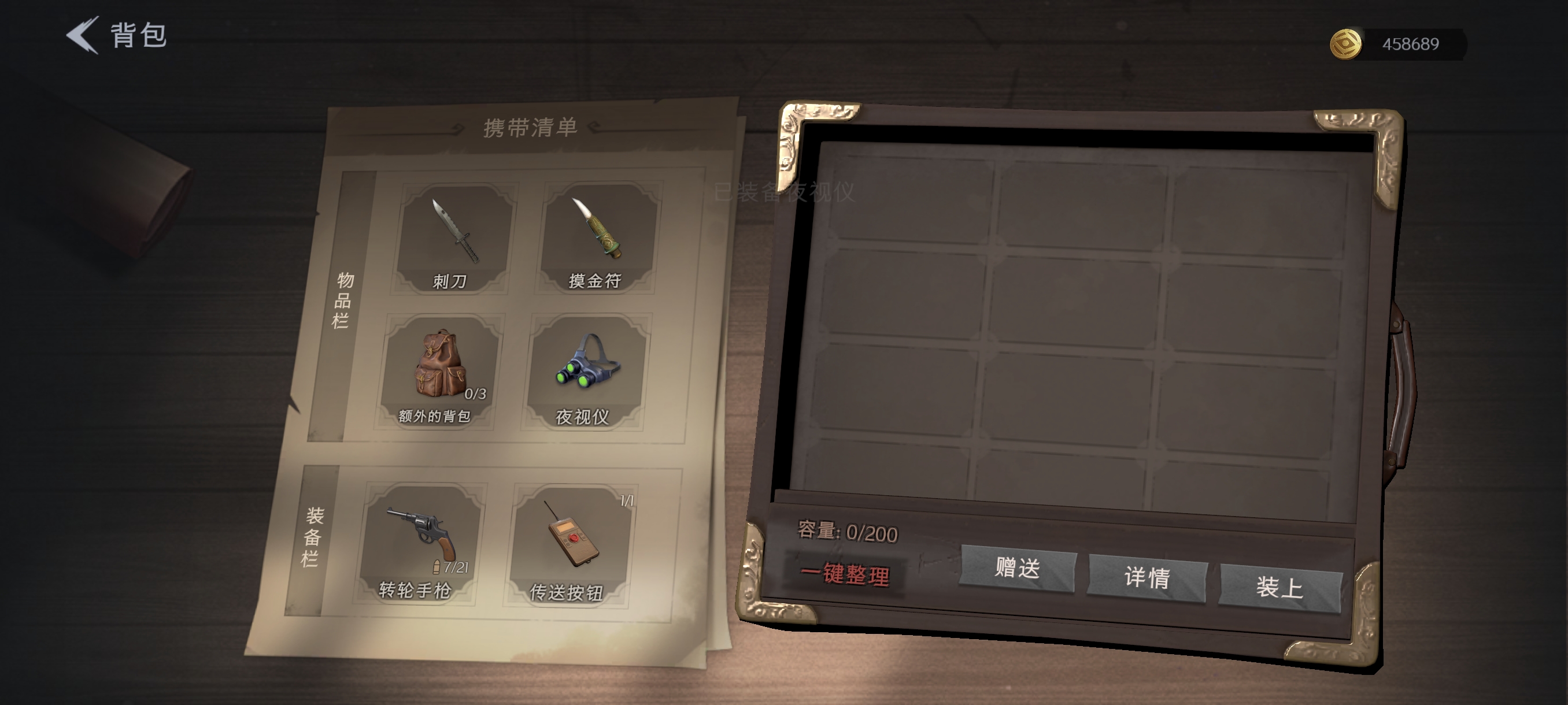Equip item with the 装上 button

[x=1279, y=588]
